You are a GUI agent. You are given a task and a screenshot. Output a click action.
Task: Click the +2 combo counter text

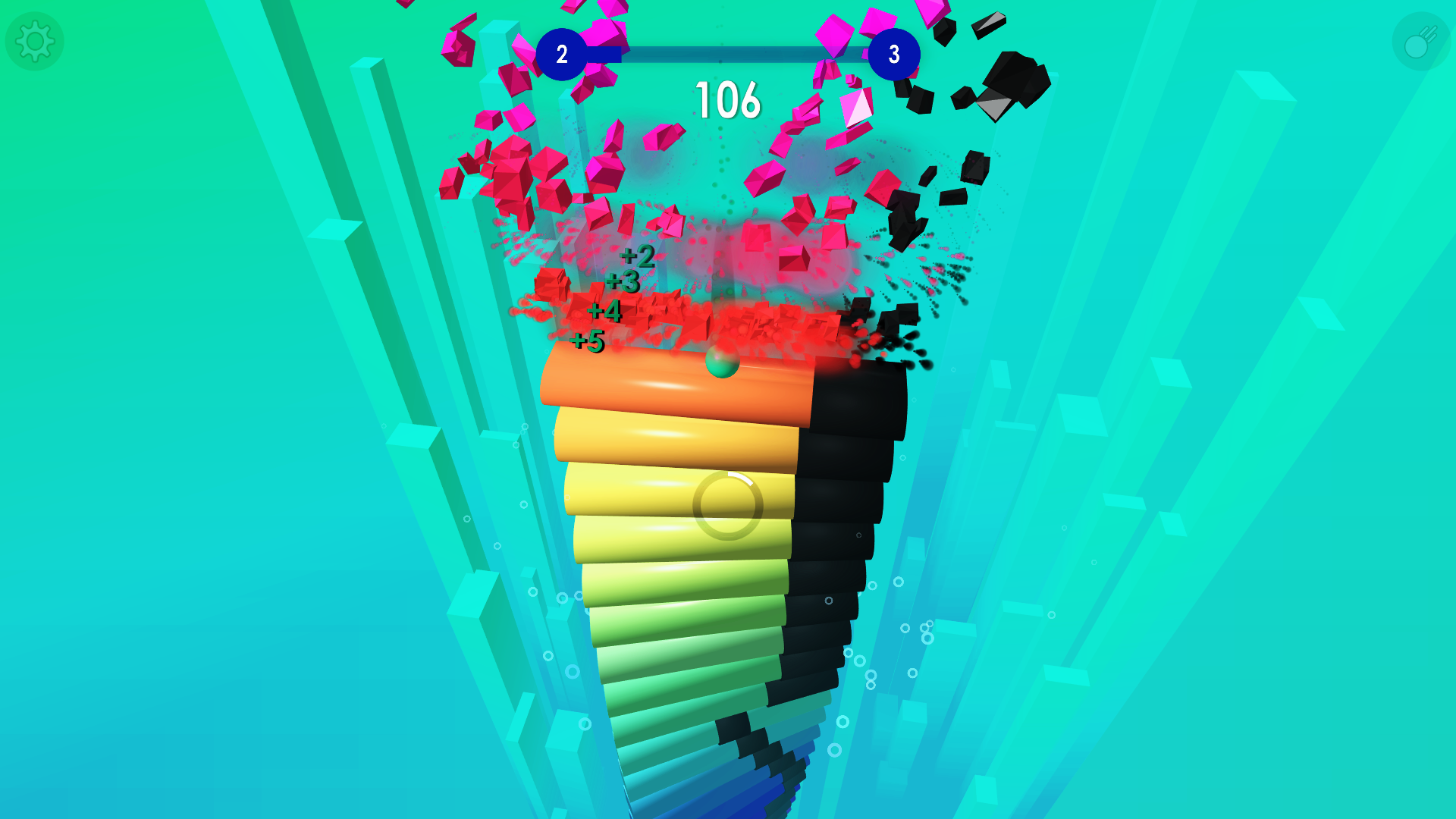(x=637, y=258)
